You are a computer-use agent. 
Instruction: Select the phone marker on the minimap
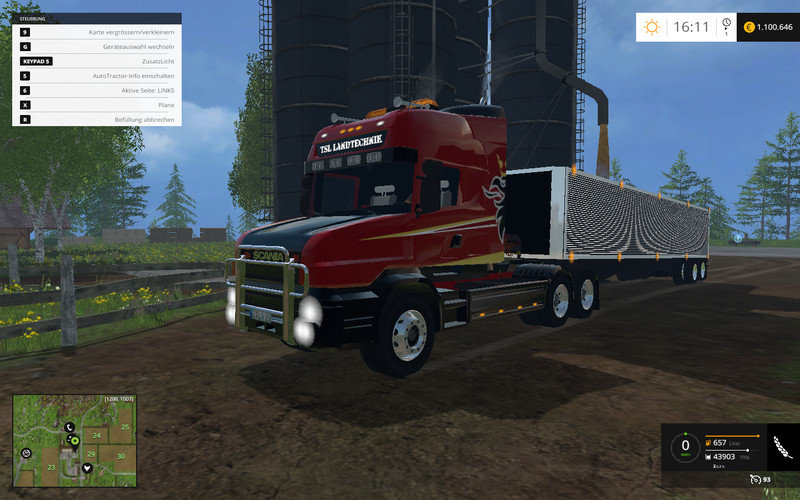click(x=70, y=428)
